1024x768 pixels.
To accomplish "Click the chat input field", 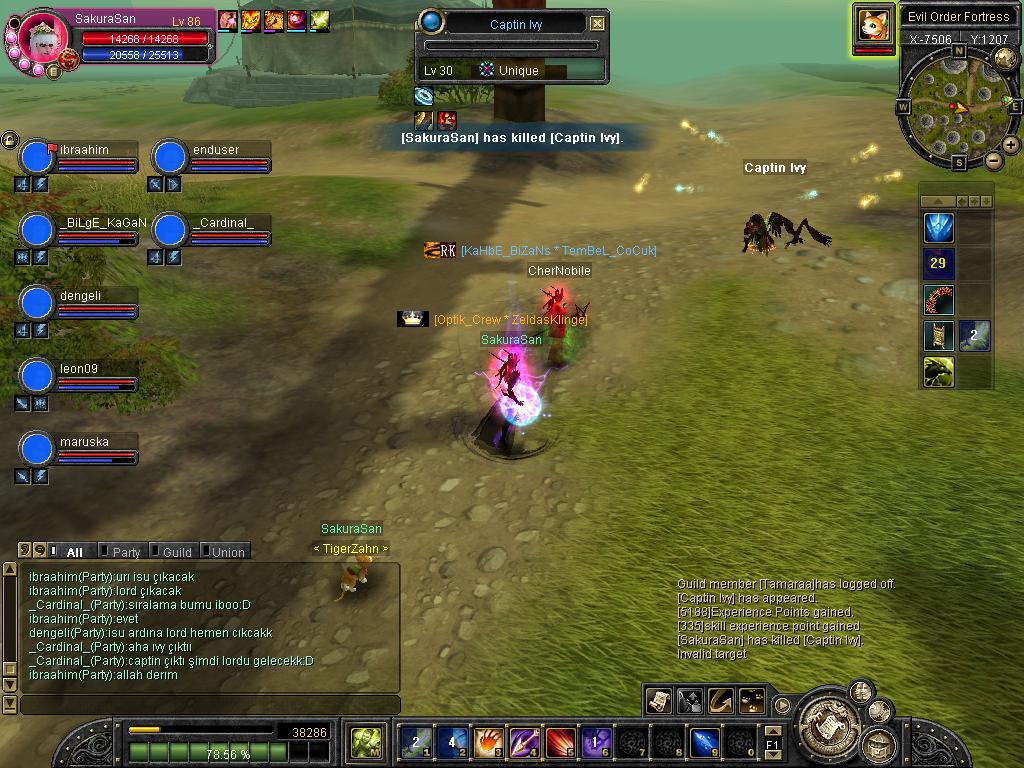I will [210, 705].
